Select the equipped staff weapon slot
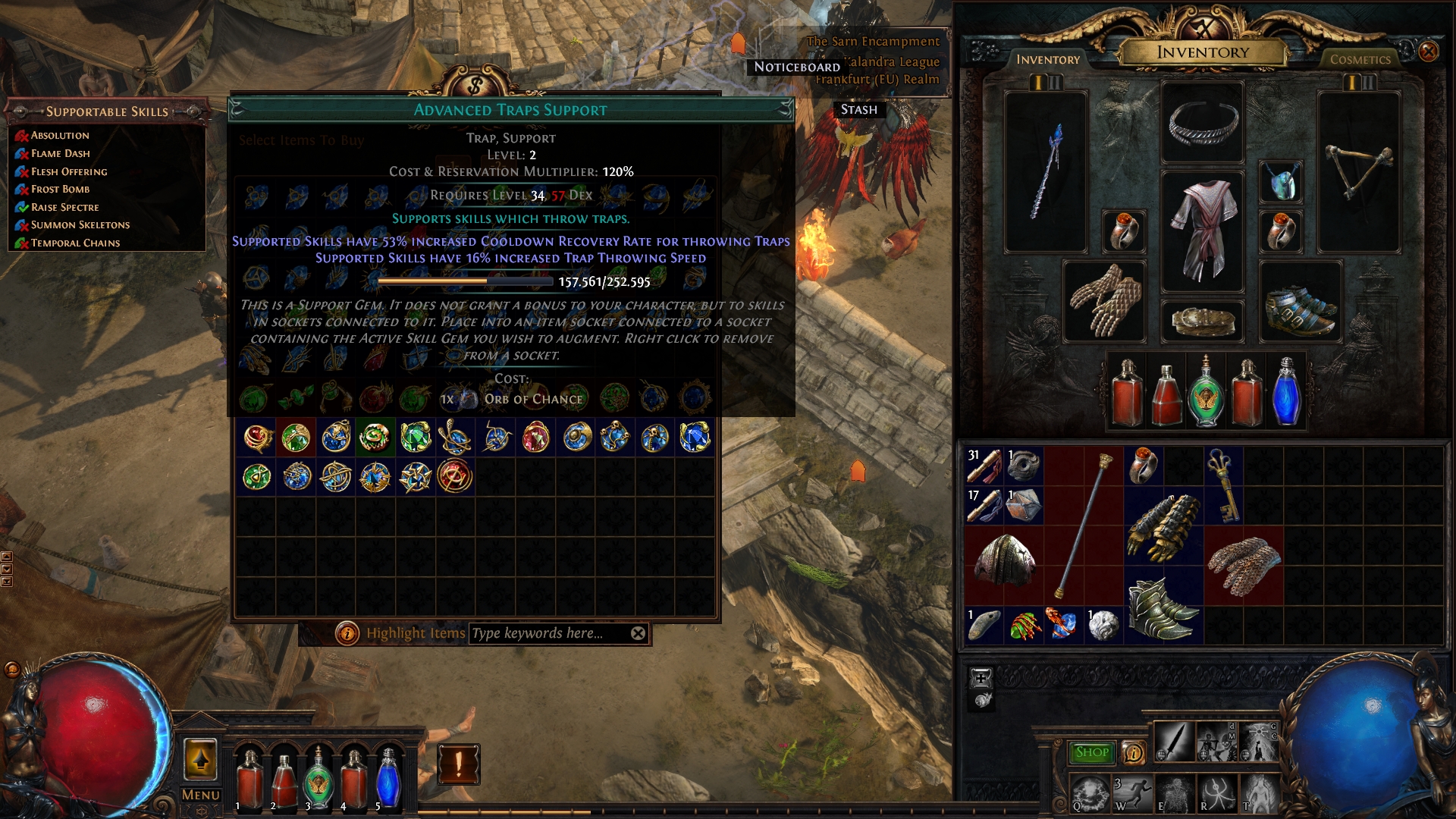Viewport: 1456px width, 819px height. [1046, 172]
